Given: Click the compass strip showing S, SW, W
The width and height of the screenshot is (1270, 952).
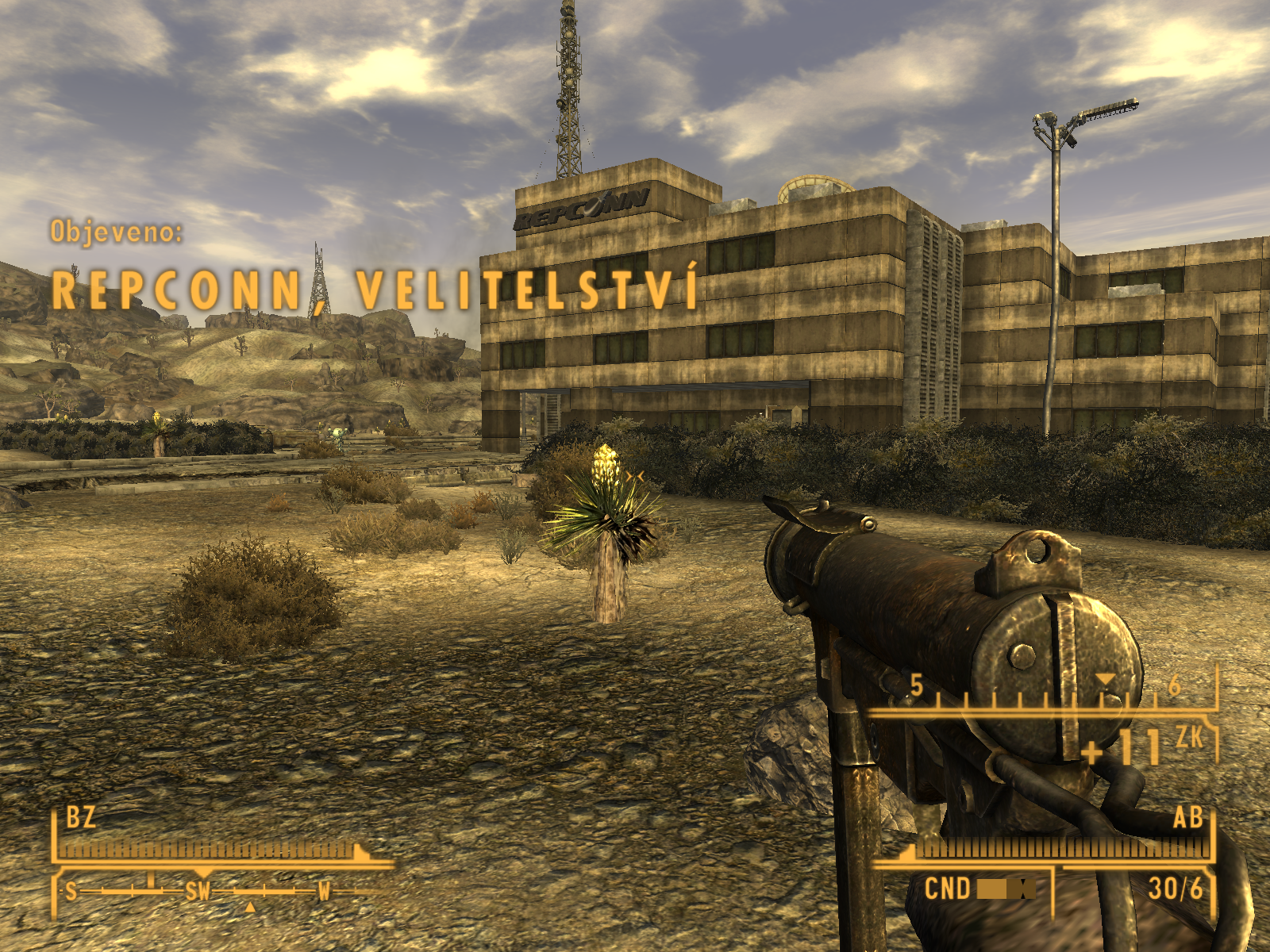Looking at the screenshot, I should point(198,892).
